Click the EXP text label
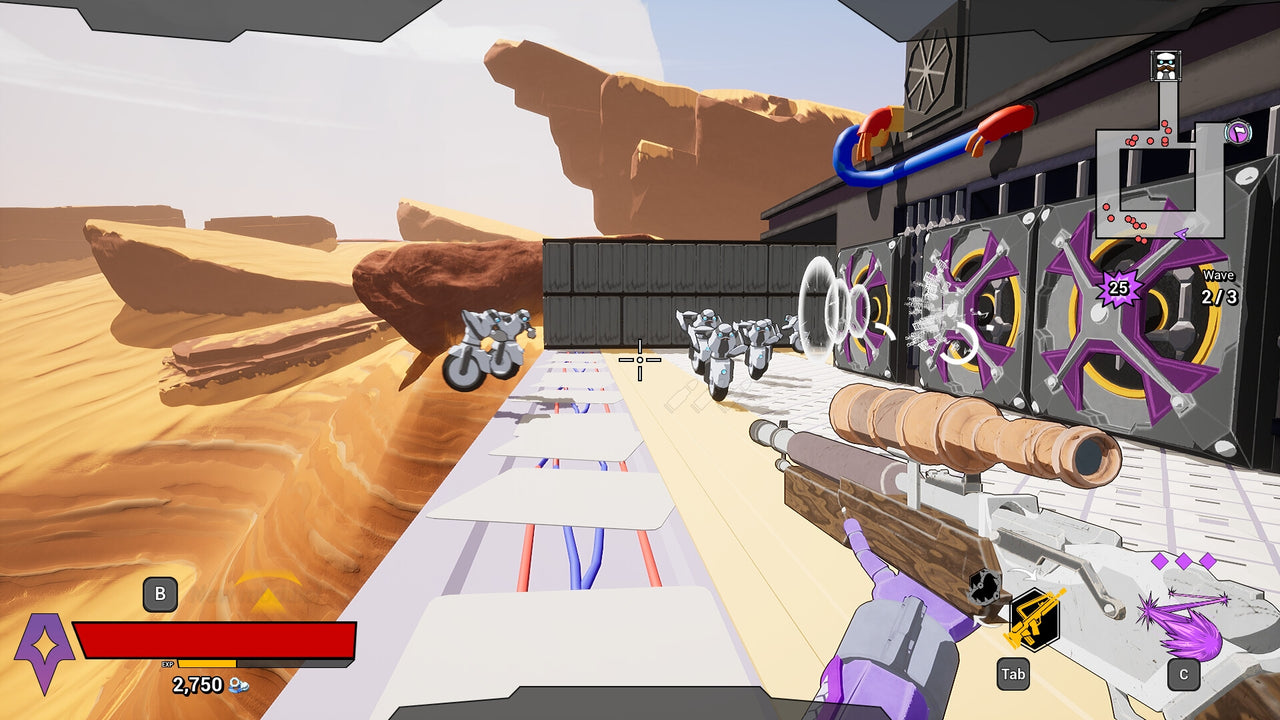The height and width of the screenshot is (720, 1280). pos(168,662)
